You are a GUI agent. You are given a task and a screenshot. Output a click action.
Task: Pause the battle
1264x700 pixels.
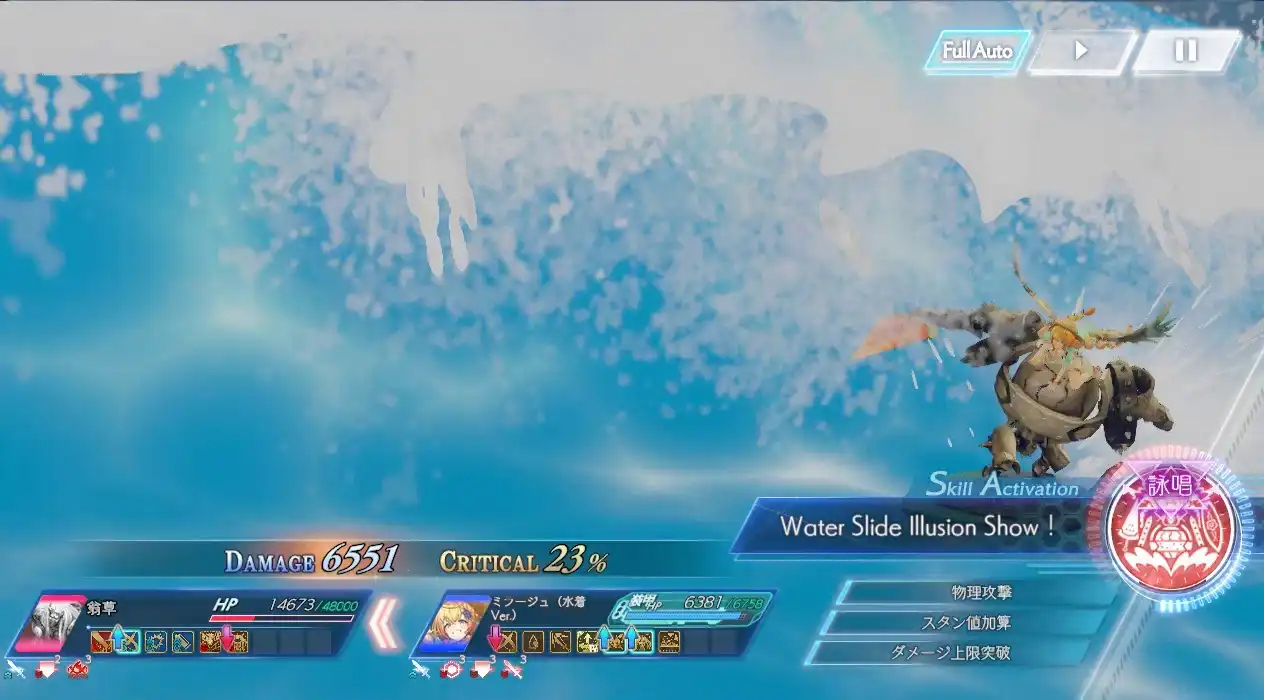(x=1185, y=51)
